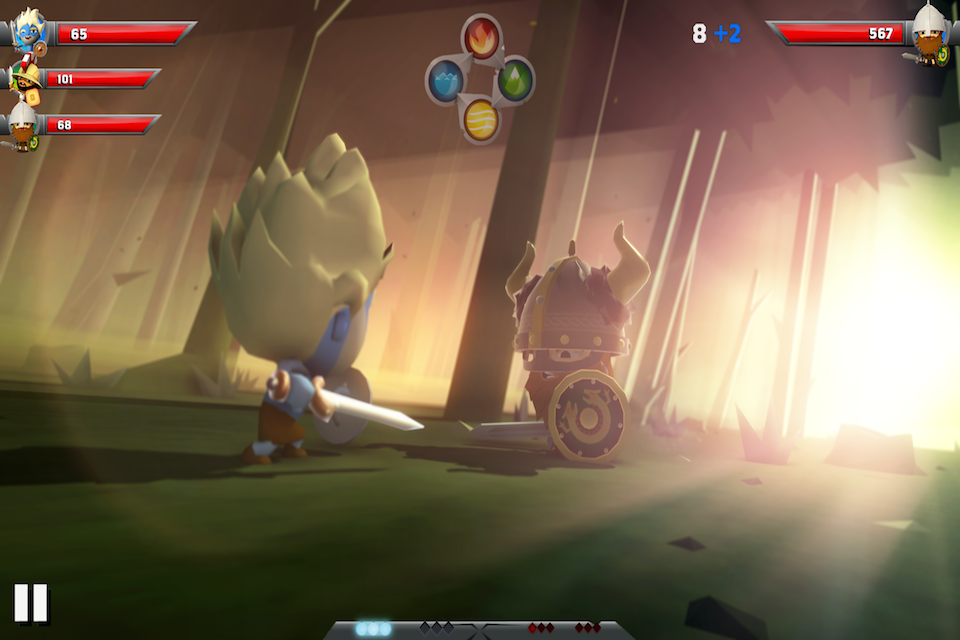960x640 pixels.
Task: Activate the green leaf element icon
Action: 515,79
